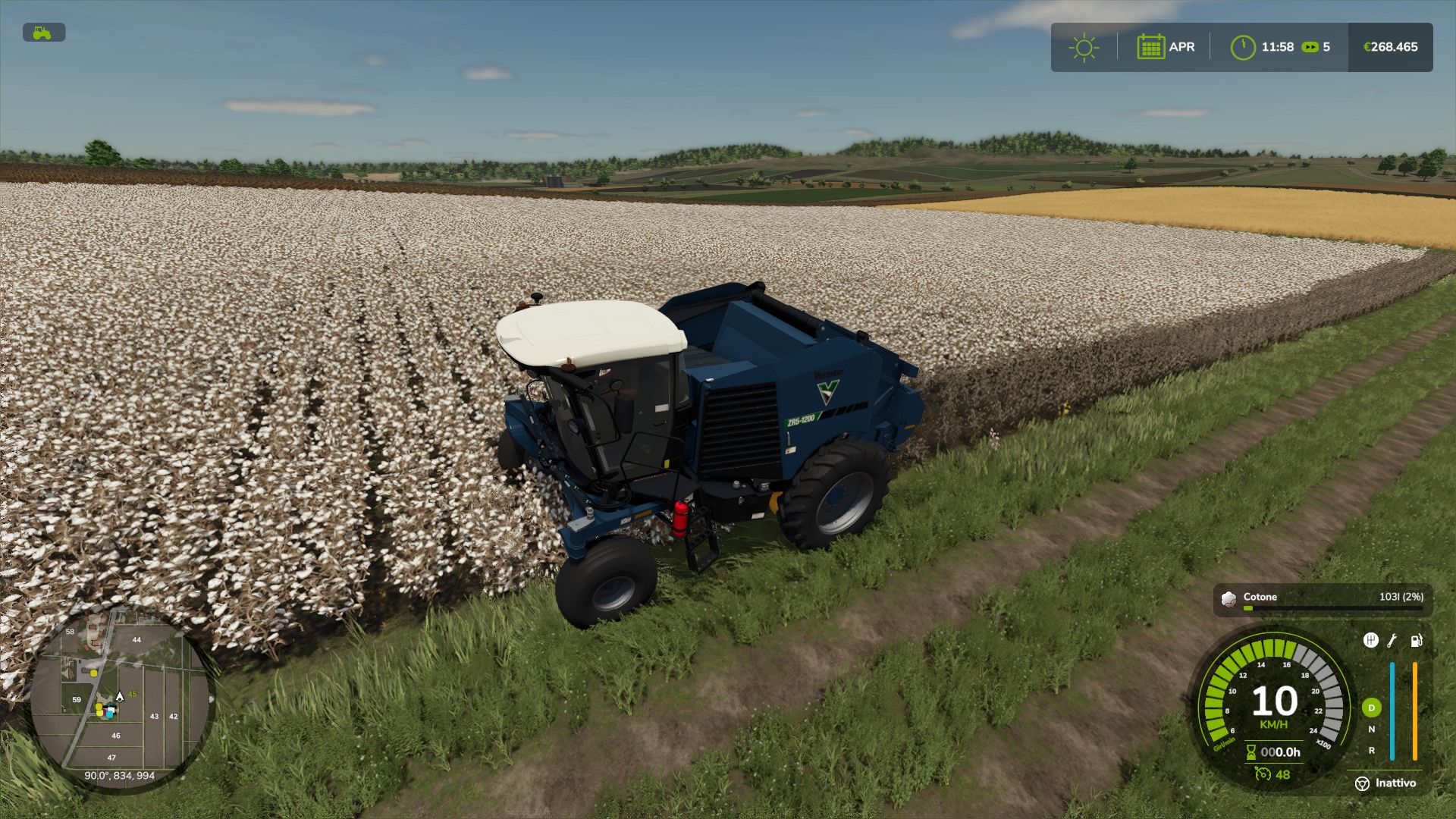Select the APR calendar icon
The image size is (1456, 819).
coord(1150,47)
